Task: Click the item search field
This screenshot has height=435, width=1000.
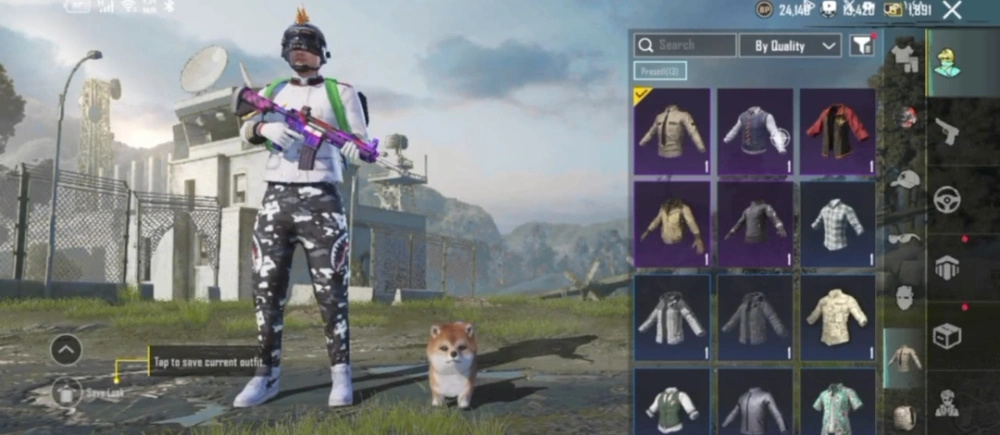Action: (x=686, y=45)
